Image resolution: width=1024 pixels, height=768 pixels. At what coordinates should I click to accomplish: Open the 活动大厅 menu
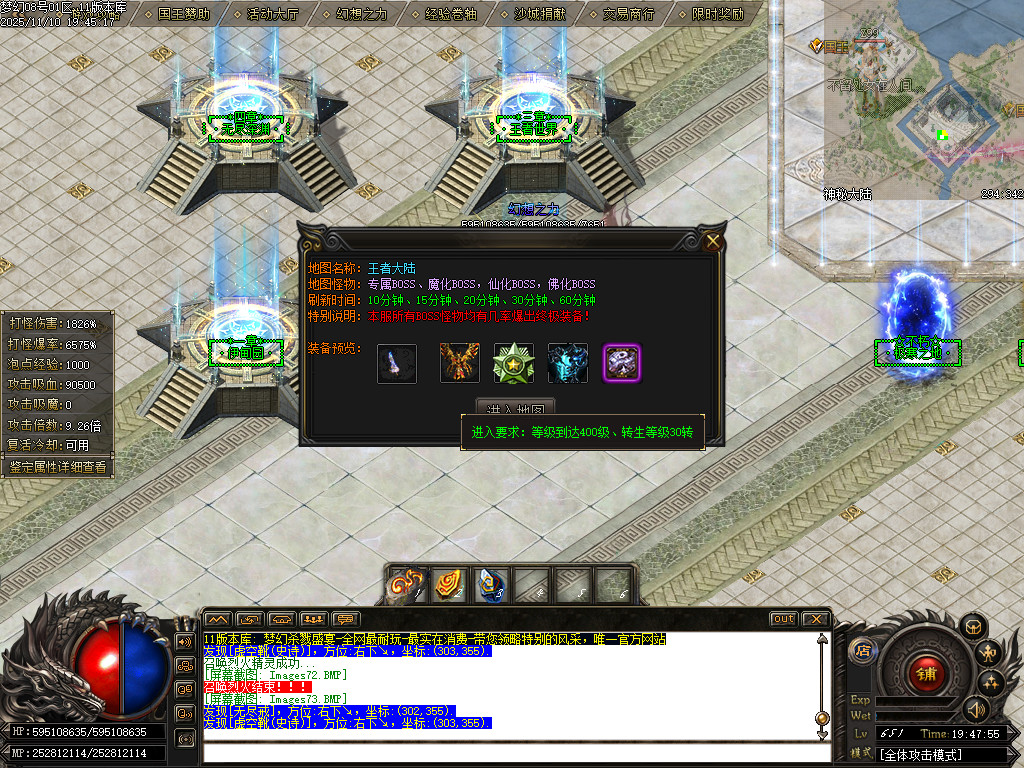pyautogui.click(x=272, y=14)
